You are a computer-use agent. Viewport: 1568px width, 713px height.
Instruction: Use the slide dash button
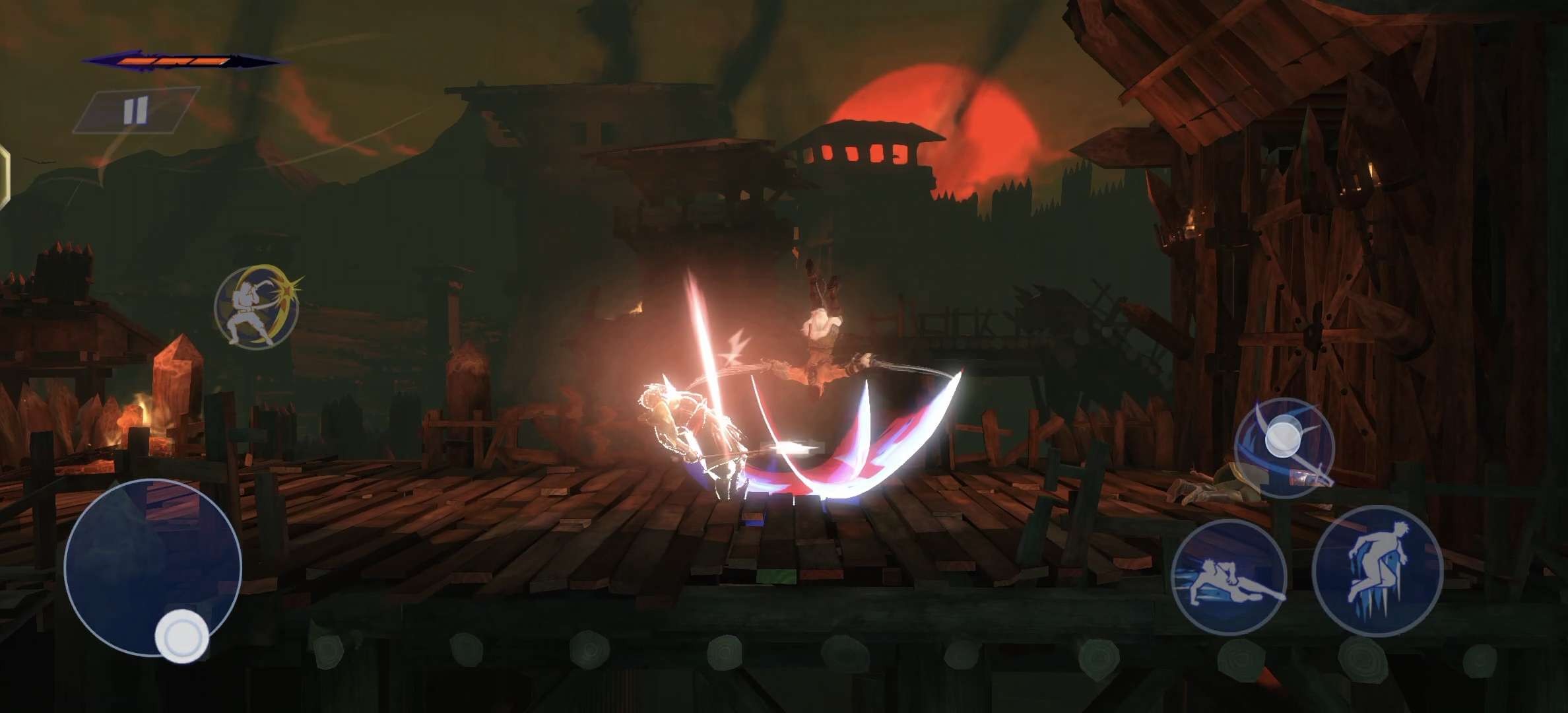point(1229,577)
